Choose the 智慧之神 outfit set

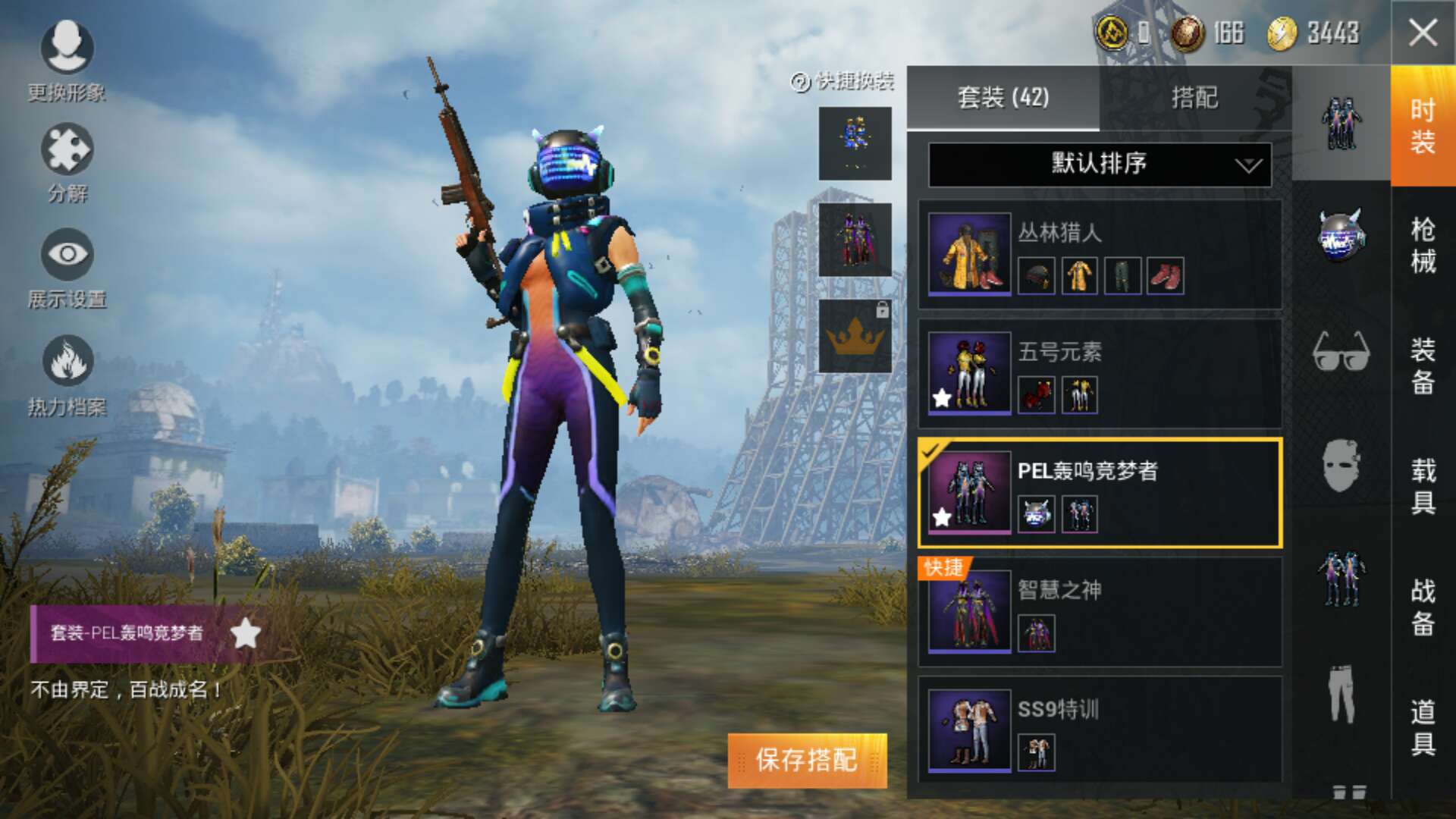click(x=1100, y=611)
